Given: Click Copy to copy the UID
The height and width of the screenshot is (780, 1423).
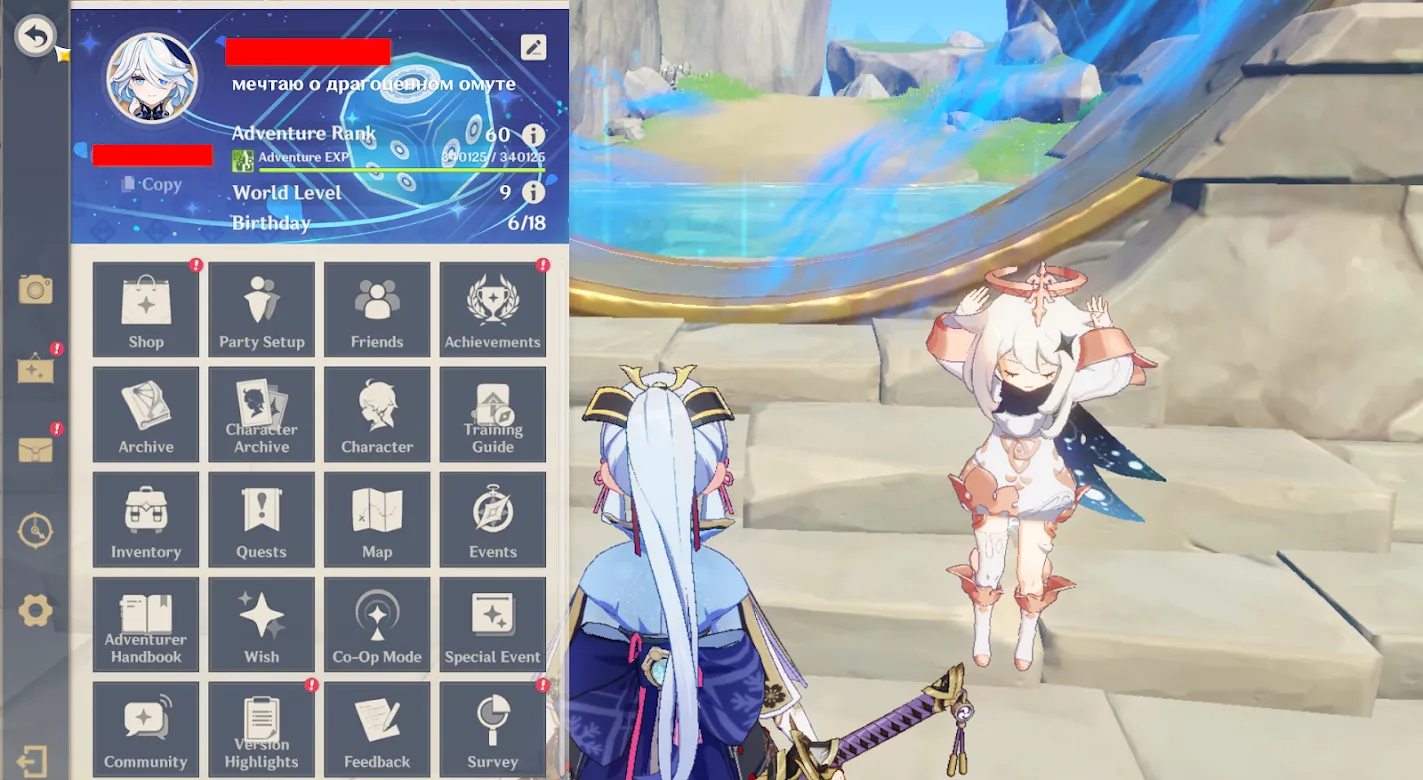Looking at the screenshot, I should (152, 184).
